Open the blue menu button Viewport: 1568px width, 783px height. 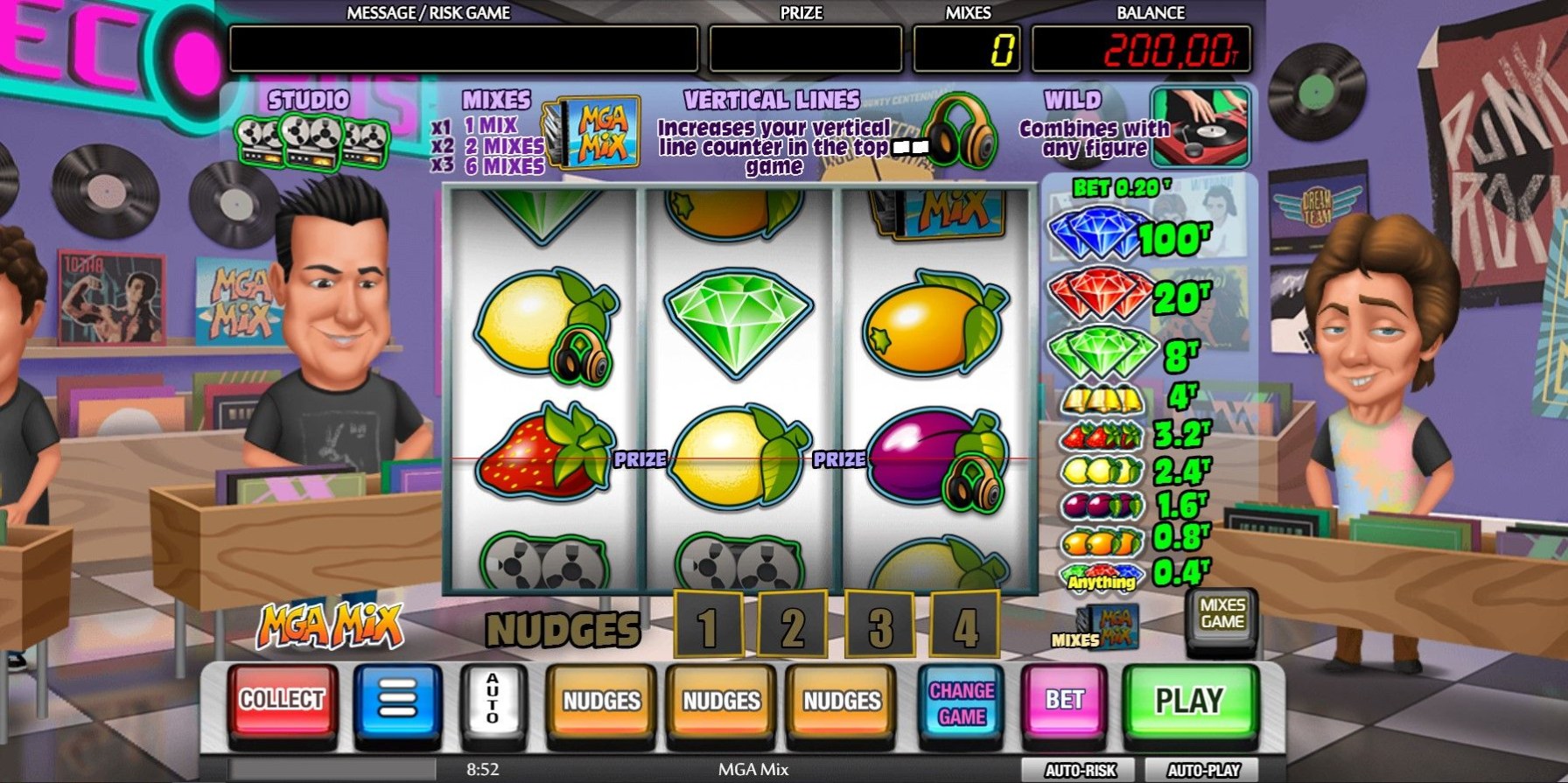coord(397,702)
